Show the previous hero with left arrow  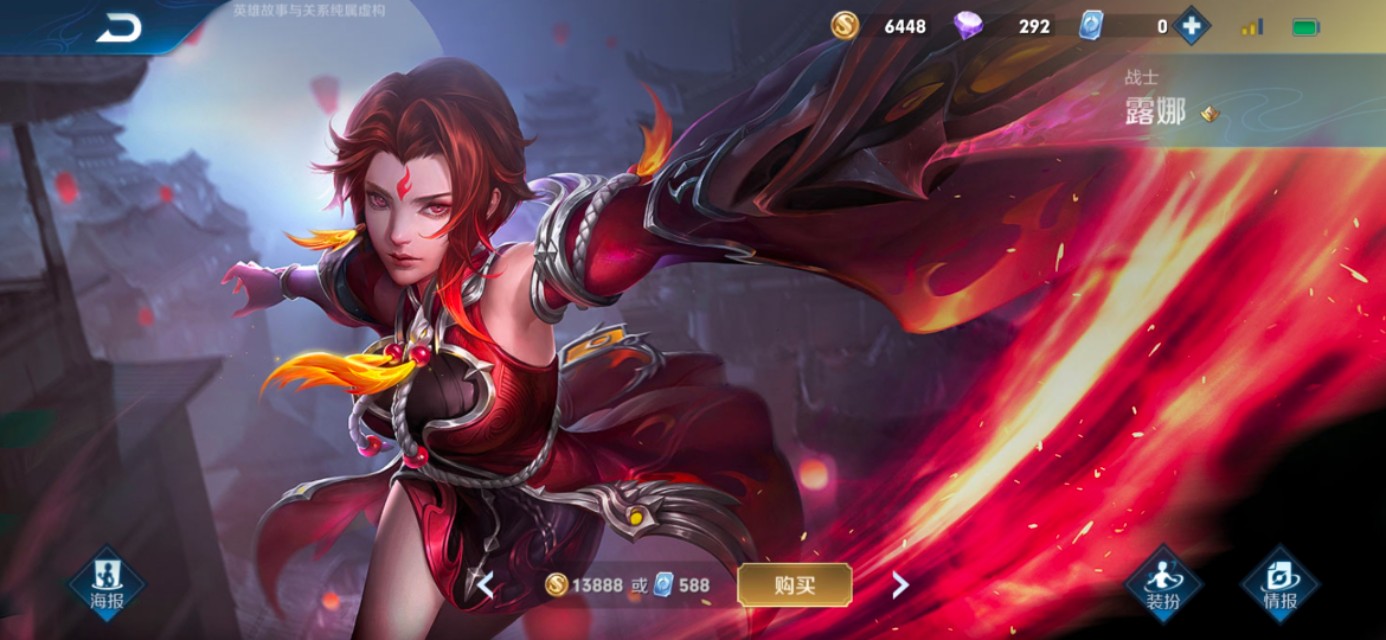coord(485,585)
